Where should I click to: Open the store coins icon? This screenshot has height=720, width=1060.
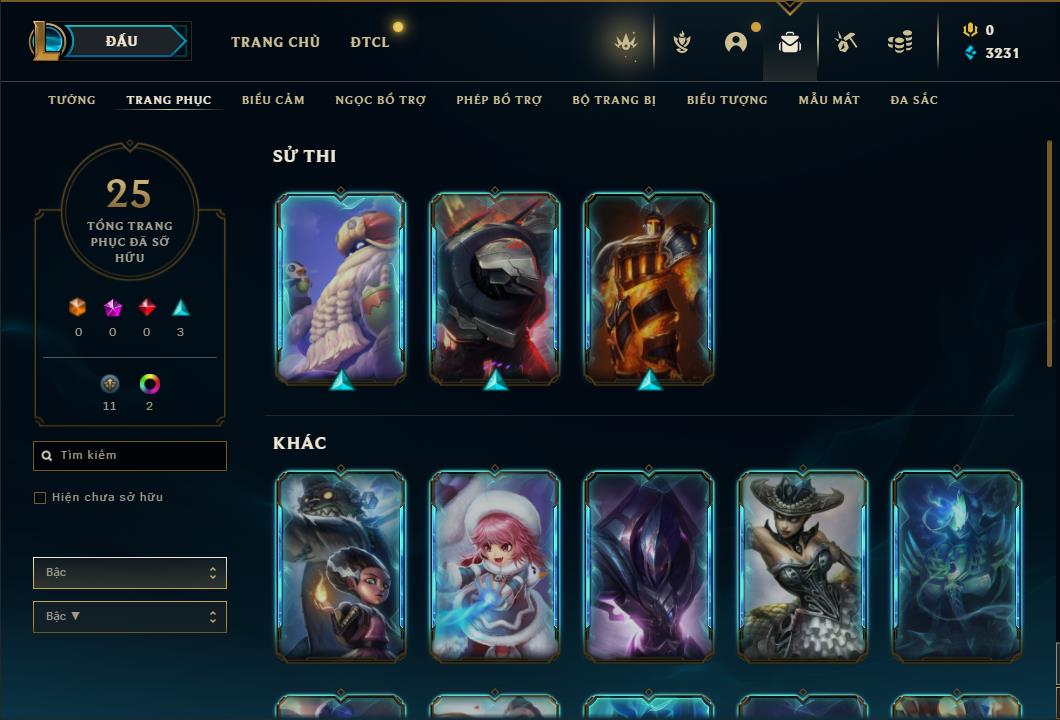[x=900, y=43]
